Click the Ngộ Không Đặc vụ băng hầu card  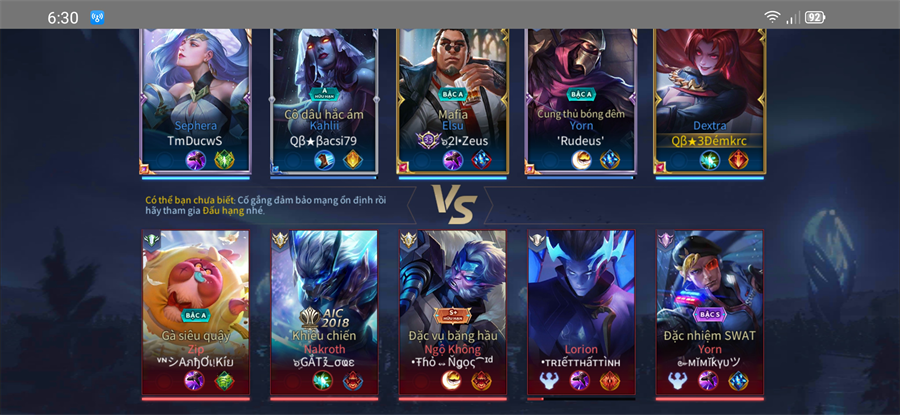(453, 312)
